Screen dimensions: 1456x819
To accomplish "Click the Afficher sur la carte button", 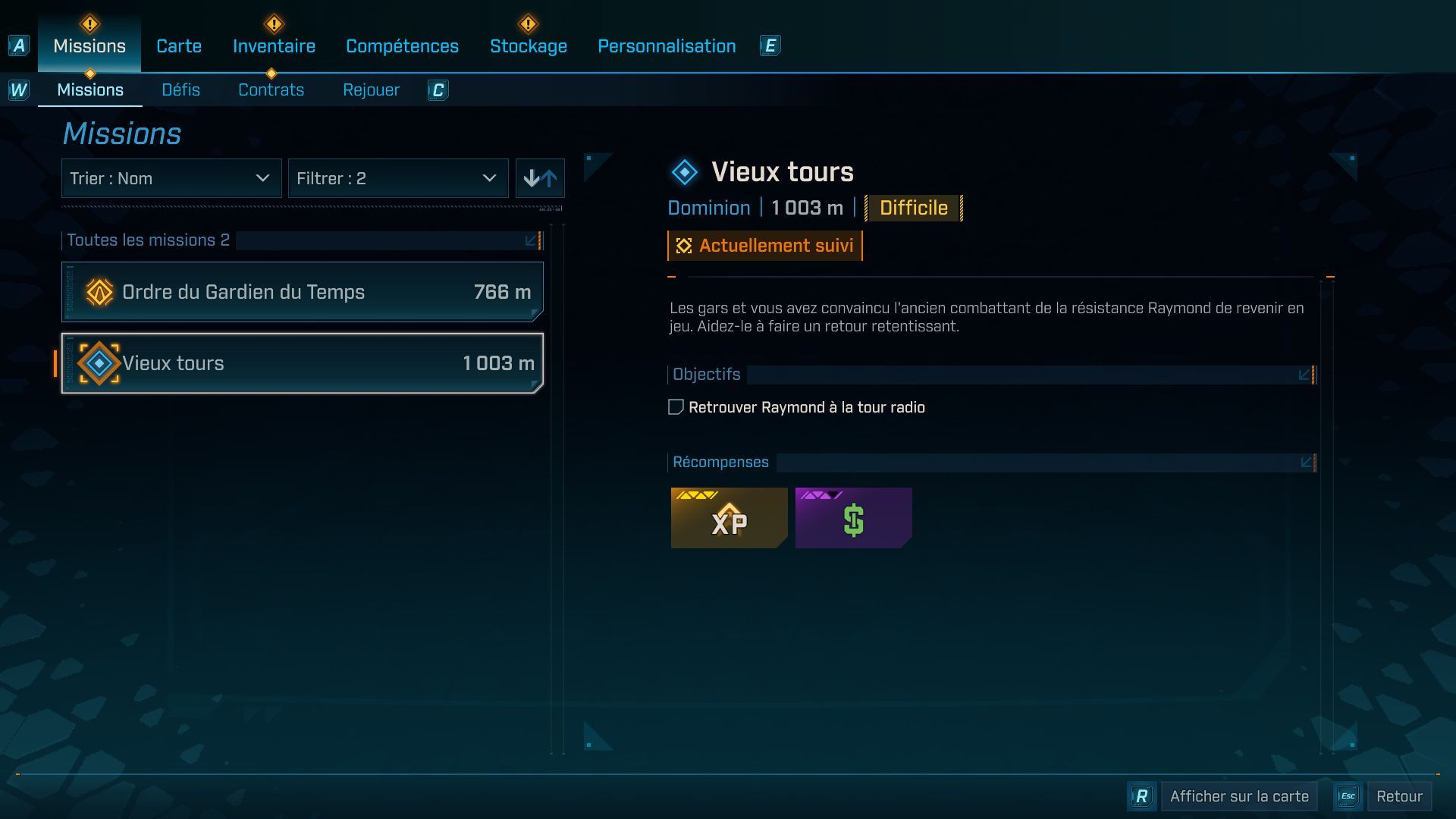I will 1238,796.
